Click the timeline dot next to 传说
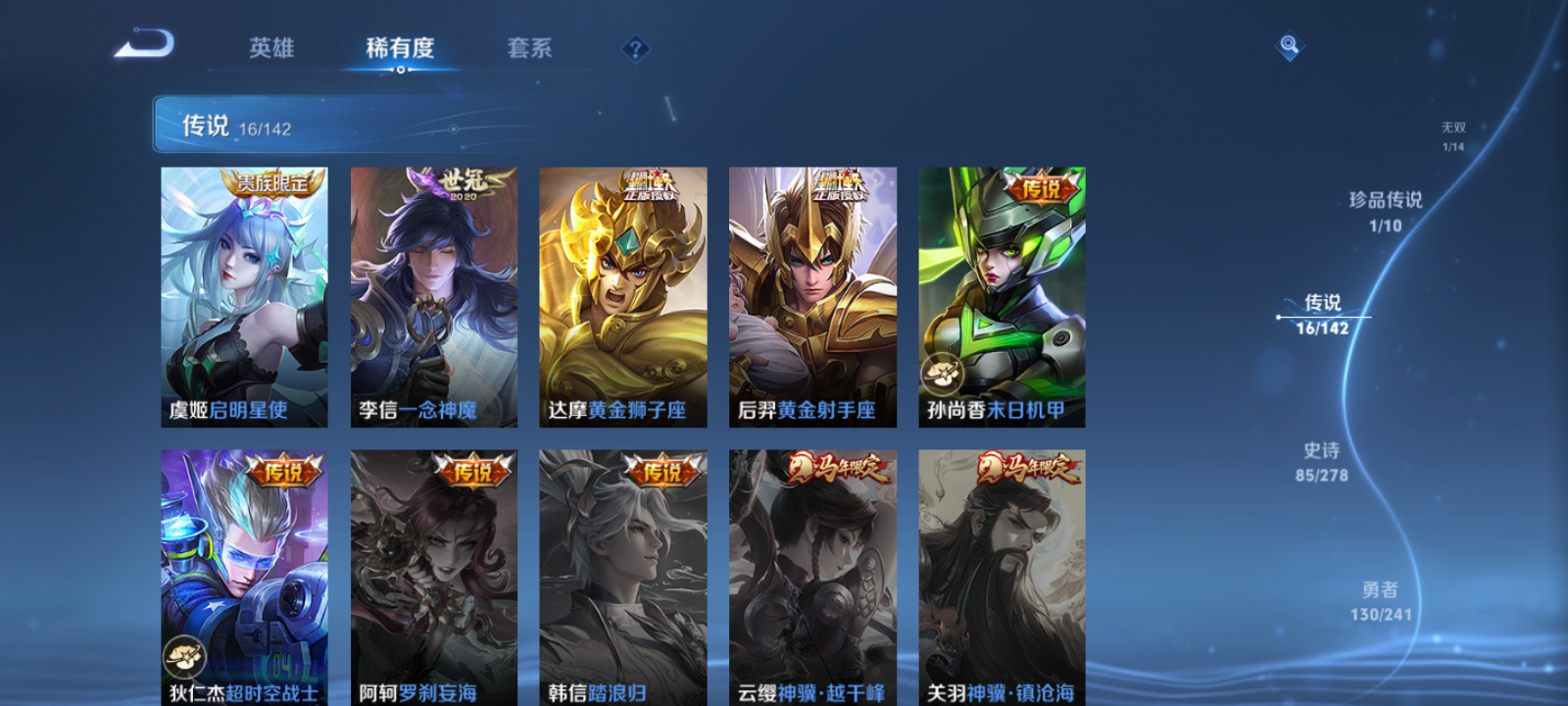Image resolution: width=1568 pixels, height=706 pixels. click(1278, 315)
